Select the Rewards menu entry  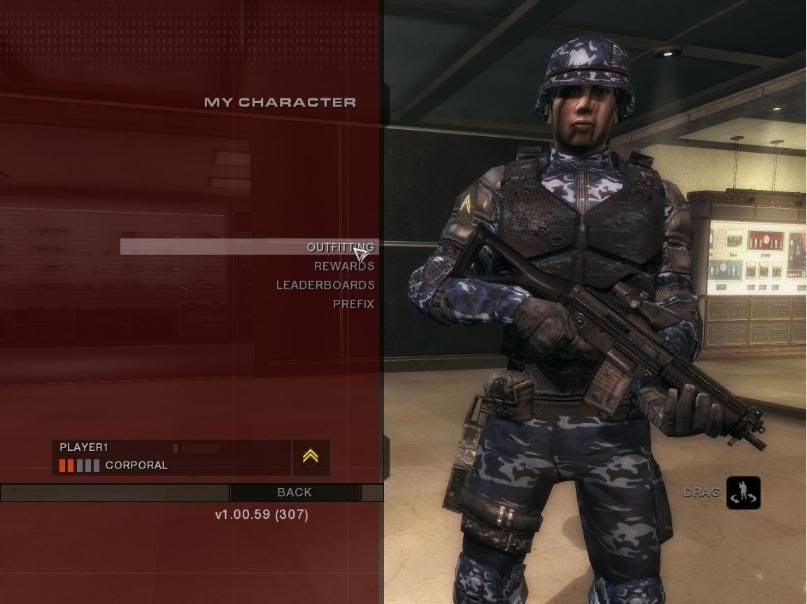[344, 266]
